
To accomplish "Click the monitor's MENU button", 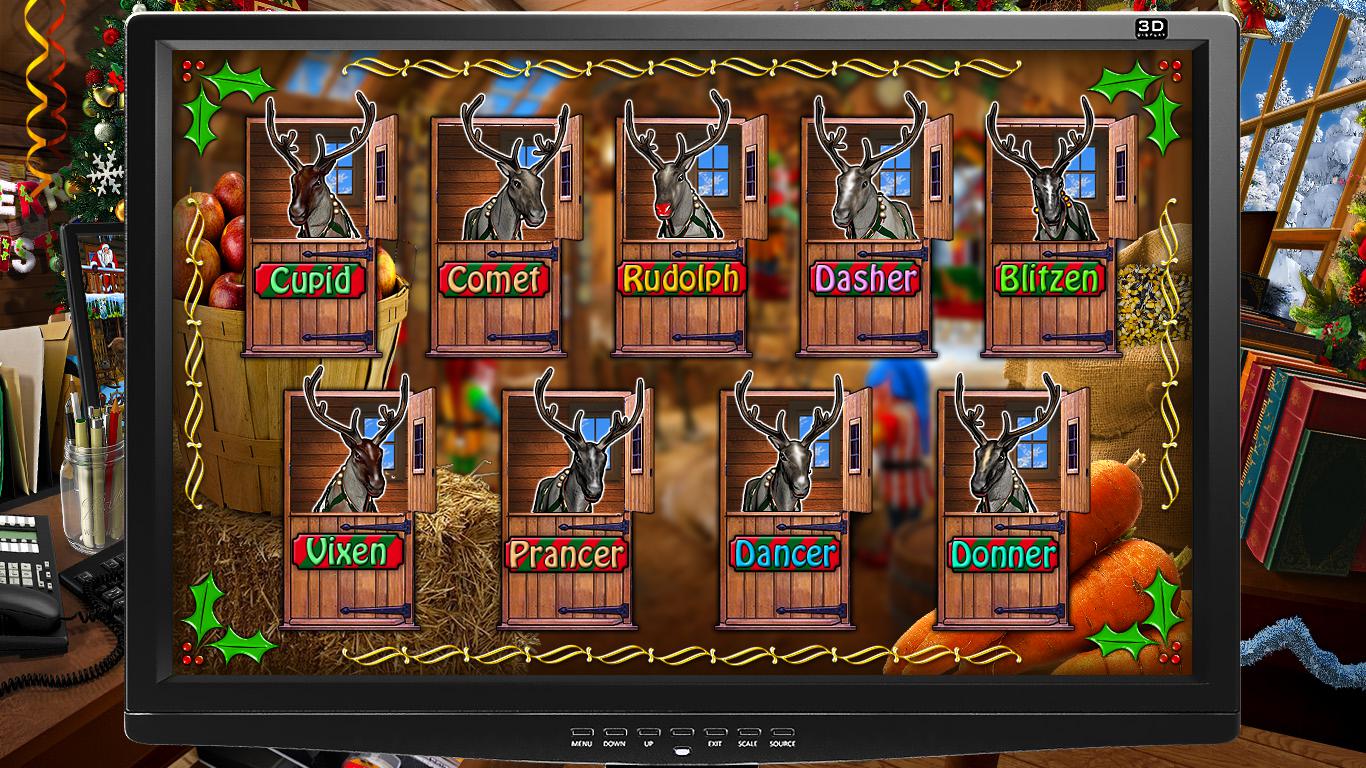I will (582, 733).
